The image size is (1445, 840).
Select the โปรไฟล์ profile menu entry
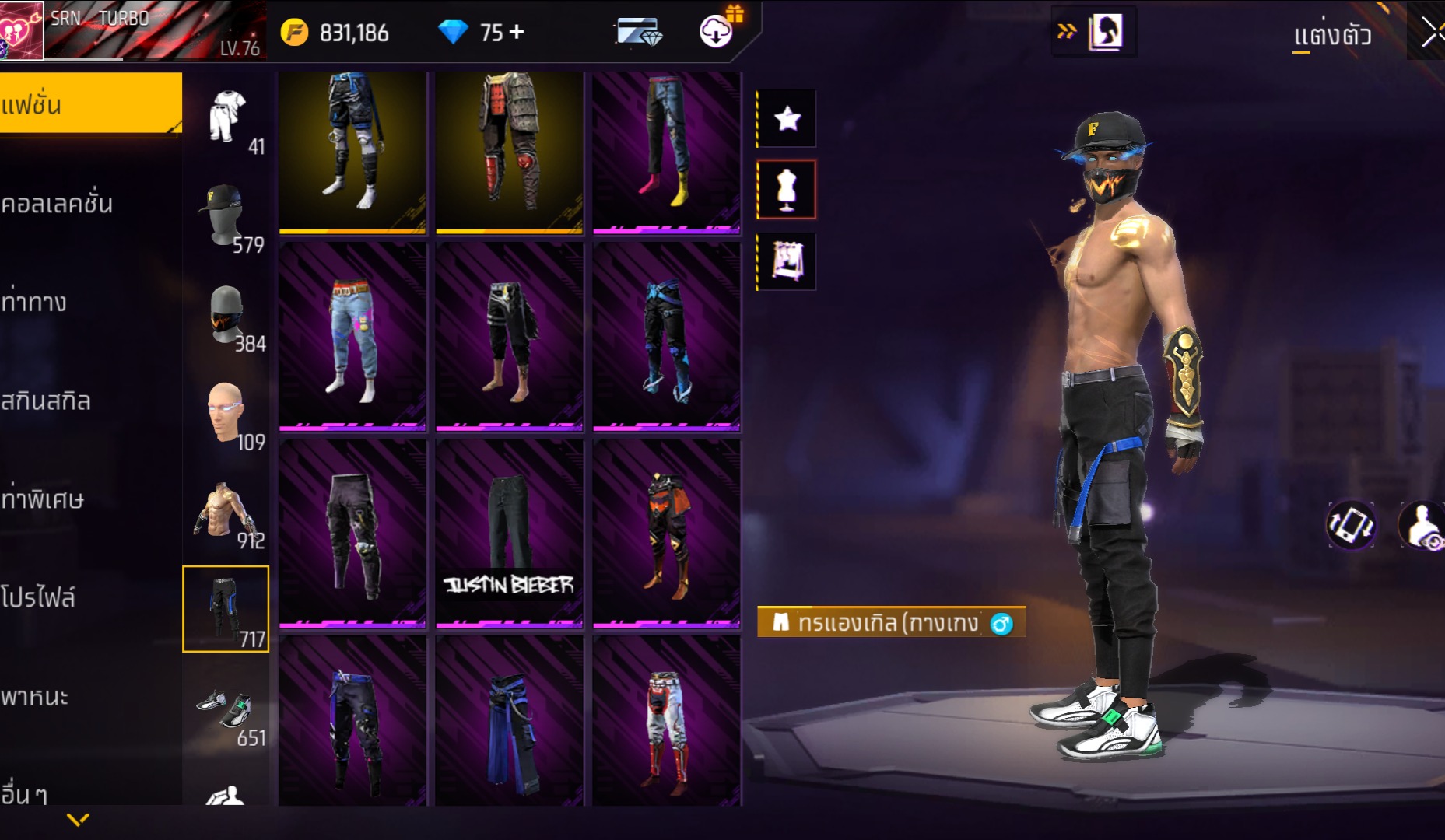[39, 597]
